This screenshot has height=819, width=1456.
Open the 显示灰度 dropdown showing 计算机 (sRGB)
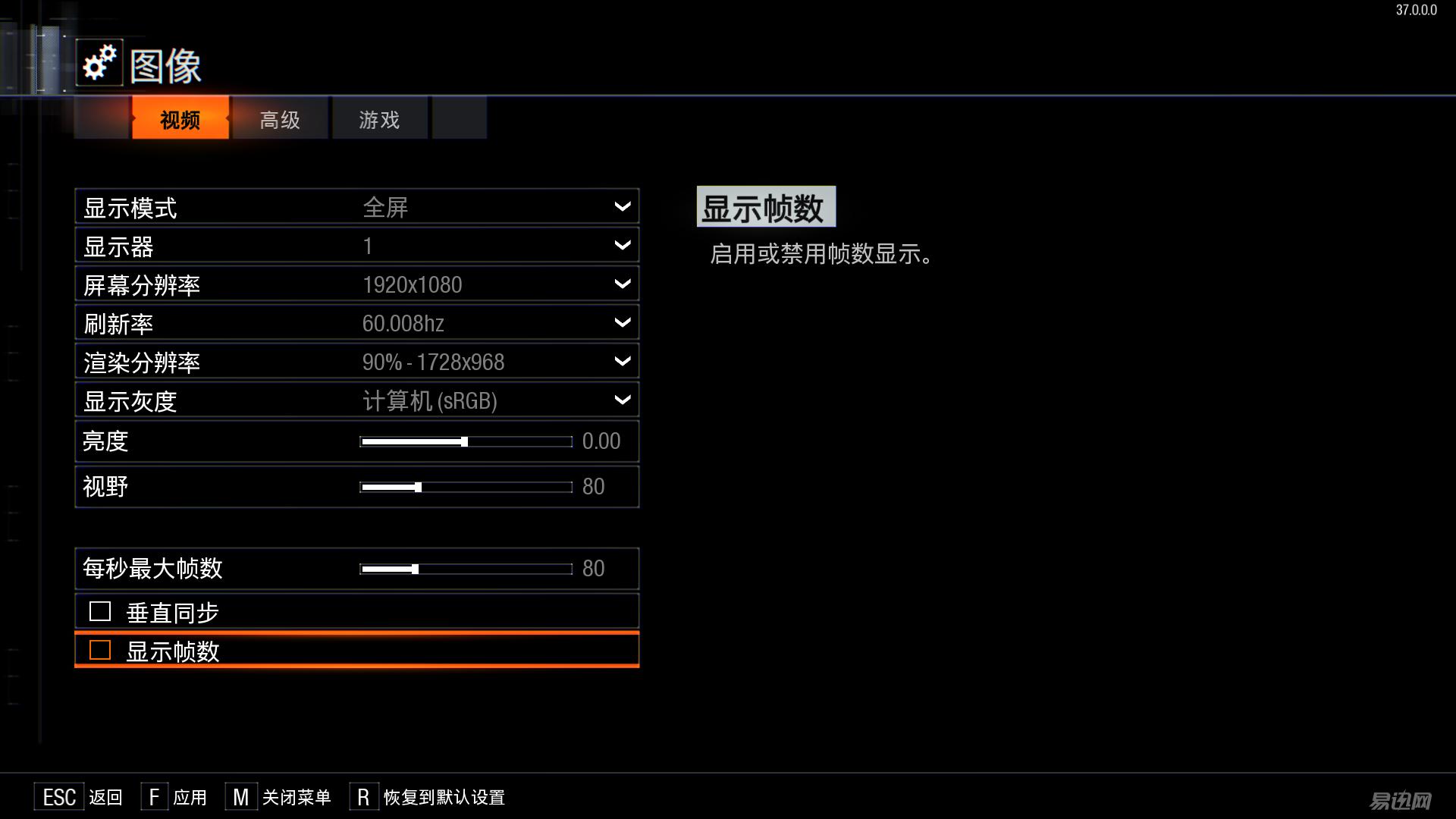click(x=621, y=400)
